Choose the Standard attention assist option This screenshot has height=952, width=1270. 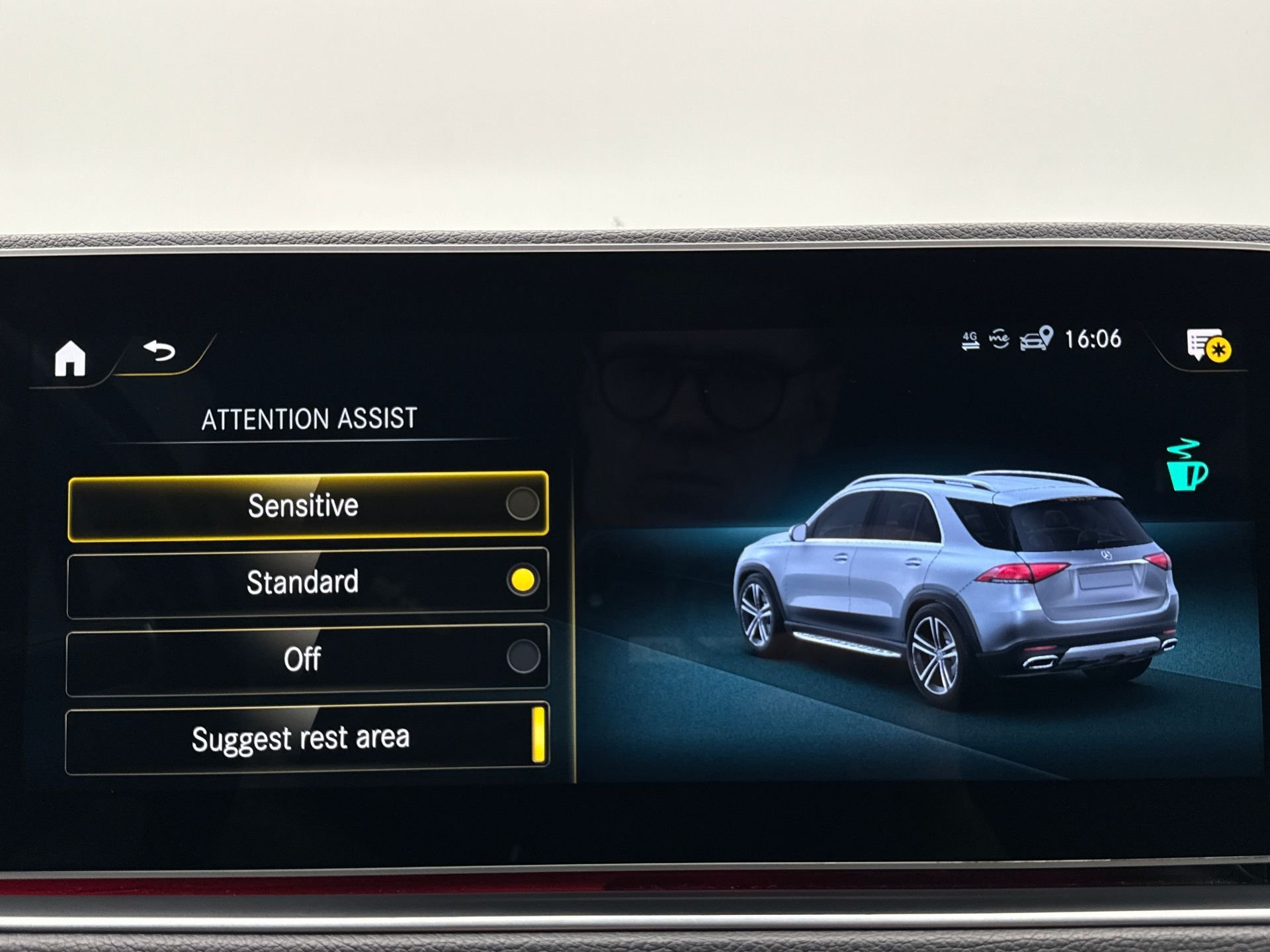click(x=308, y=582)
